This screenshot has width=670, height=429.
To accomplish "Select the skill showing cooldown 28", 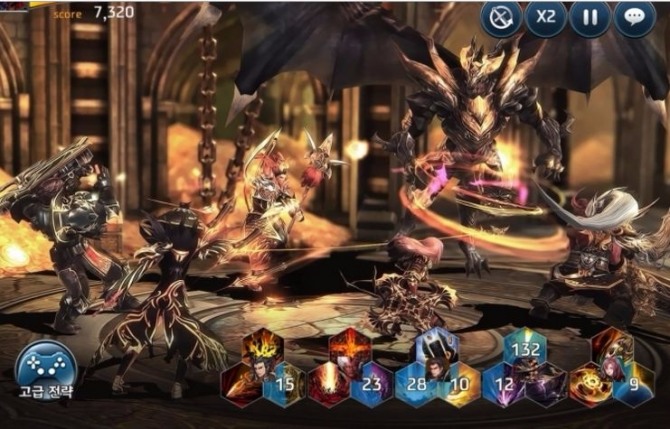I will pos(415,385).
